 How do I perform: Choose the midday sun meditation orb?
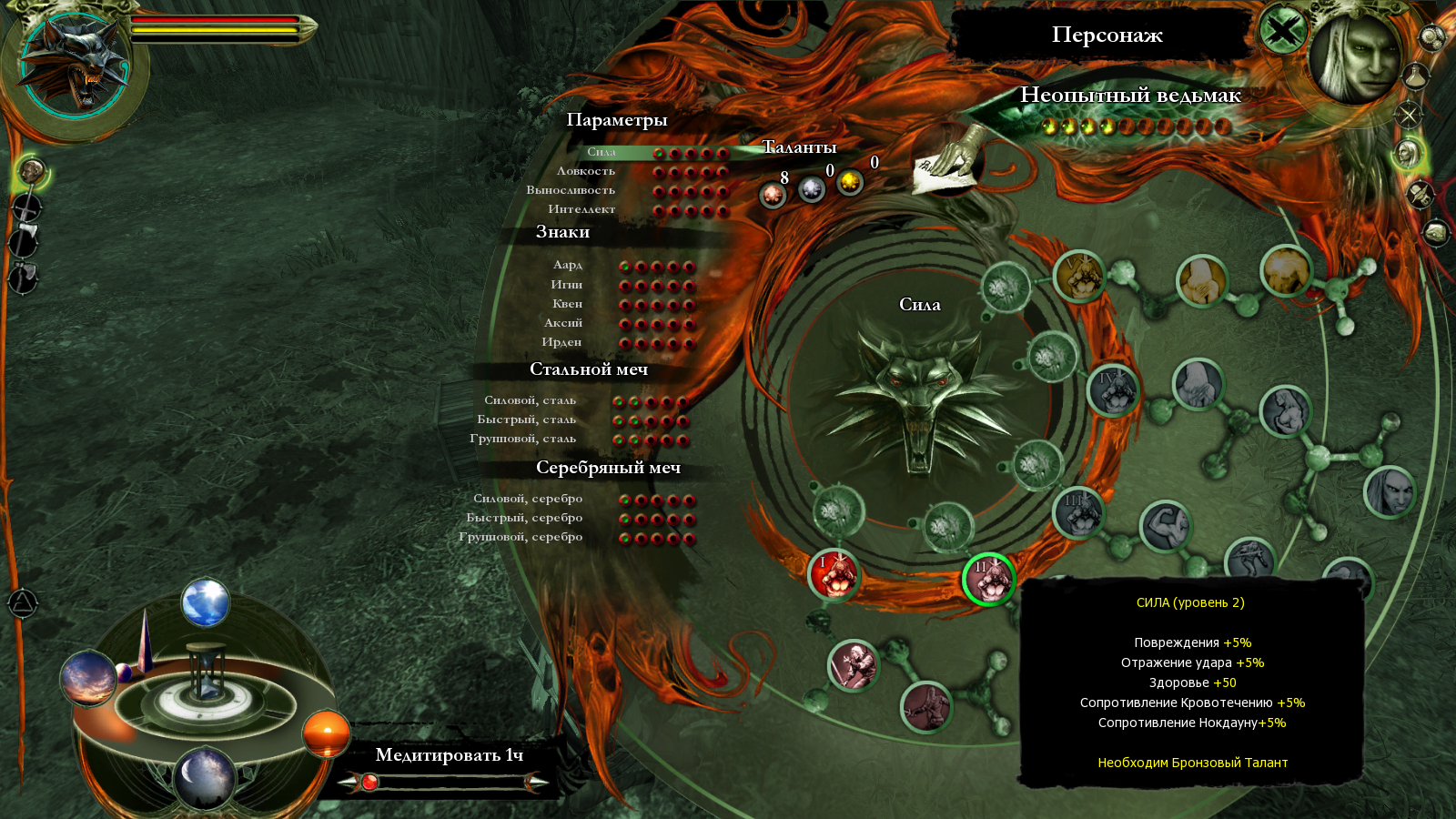pos(206,602)
